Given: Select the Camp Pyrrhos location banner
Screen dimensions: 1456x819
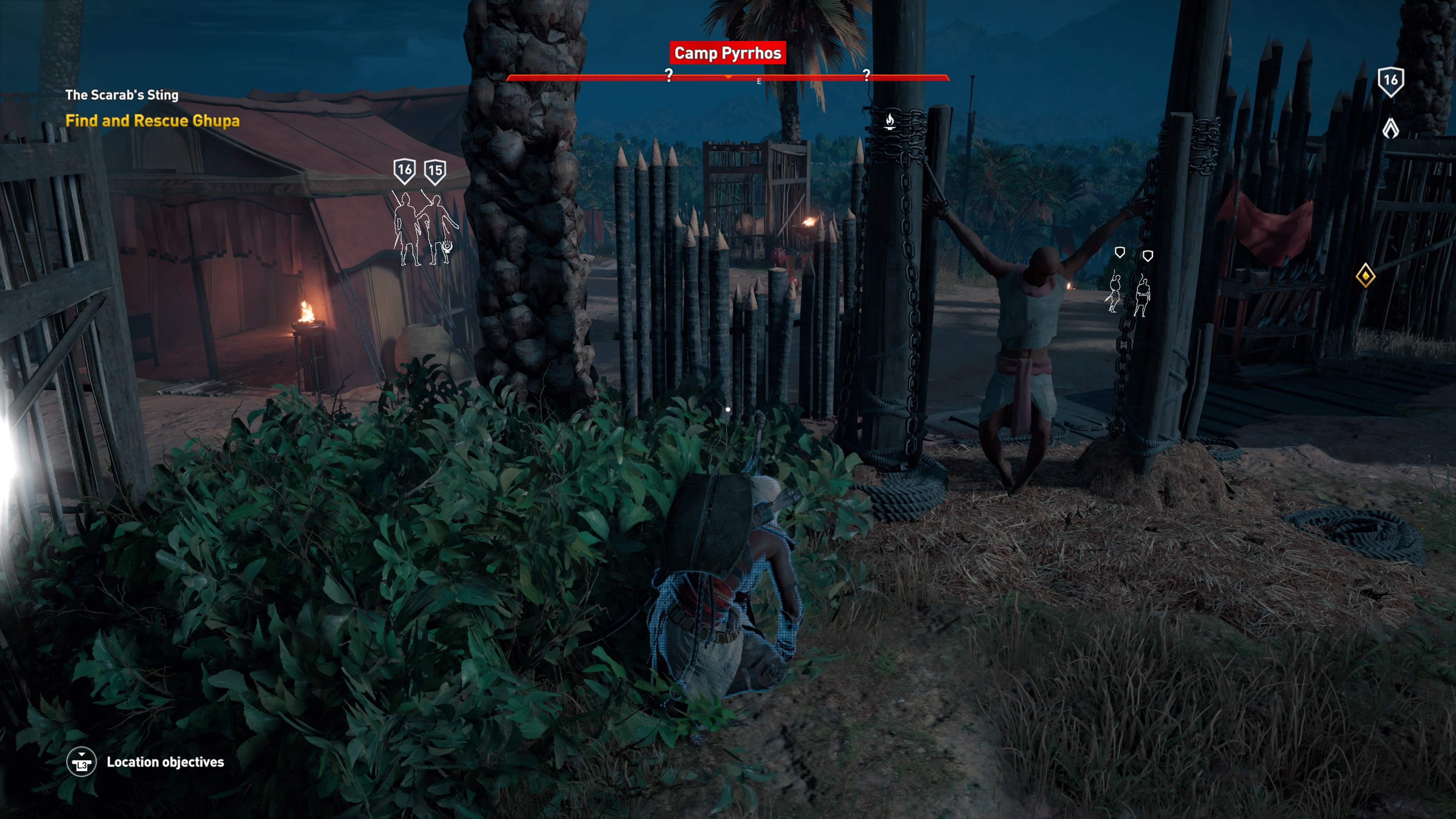Looking at the screenshot, I should point(728,53).
